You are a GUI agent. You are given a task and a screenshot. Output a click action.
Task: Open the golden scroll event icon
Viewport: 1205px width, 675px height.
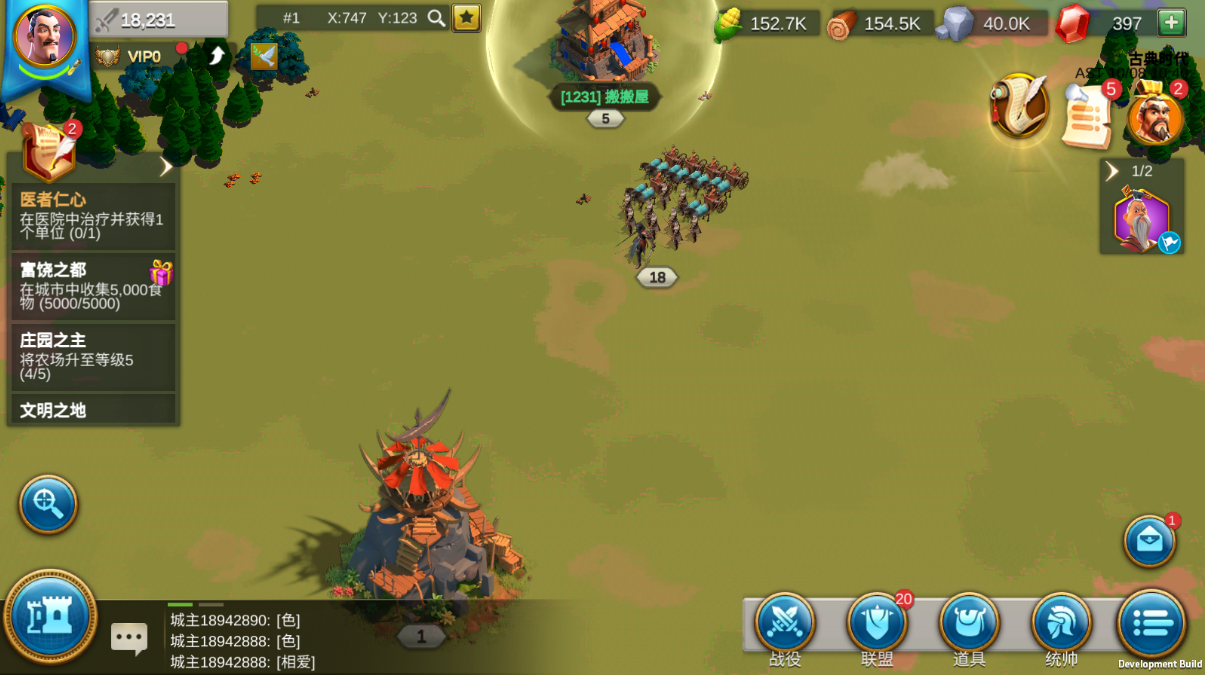[x=1019, y=106]
